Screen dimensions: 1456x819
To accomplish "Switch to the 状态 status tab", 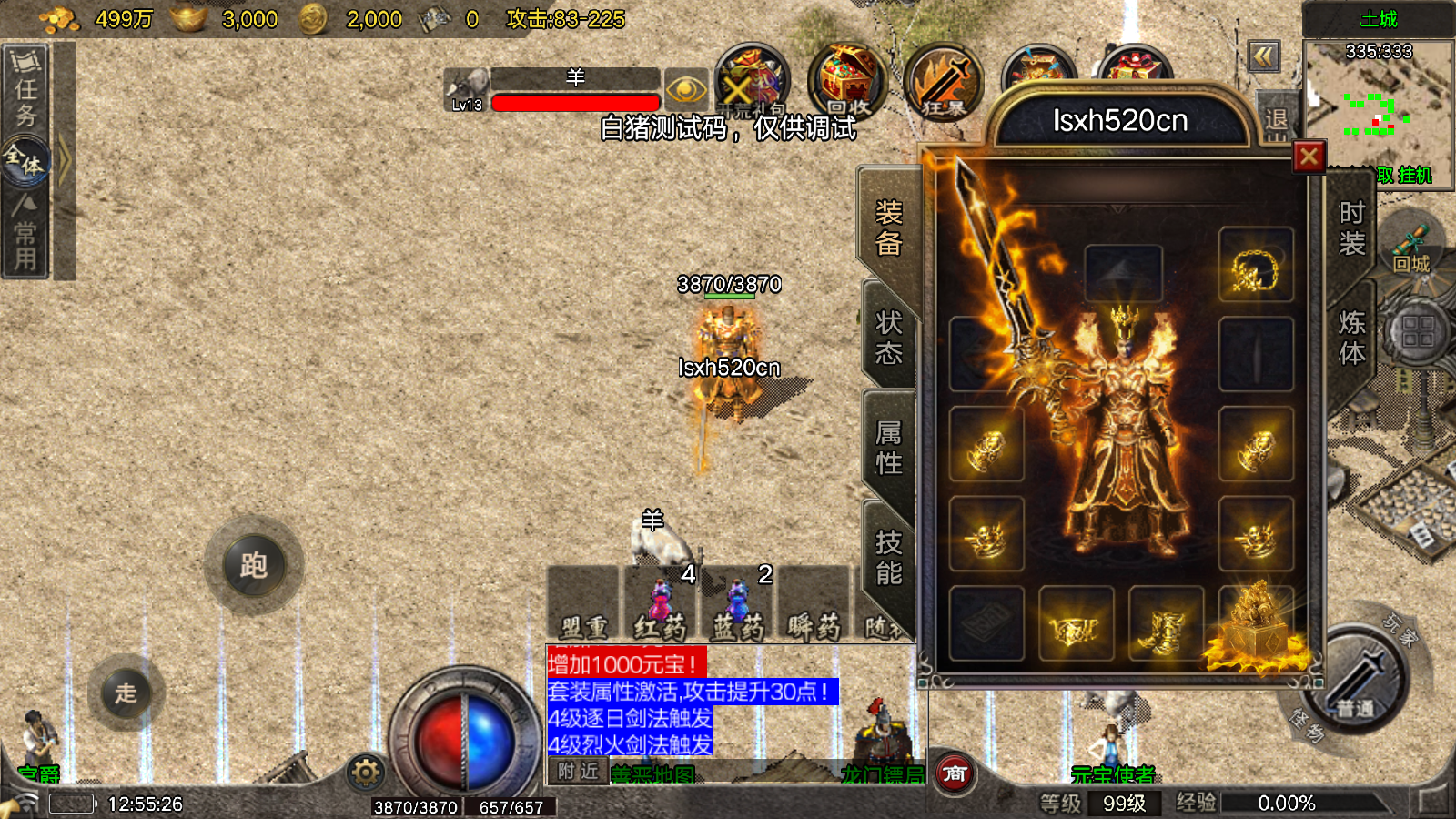I will [x=888, y=338].
